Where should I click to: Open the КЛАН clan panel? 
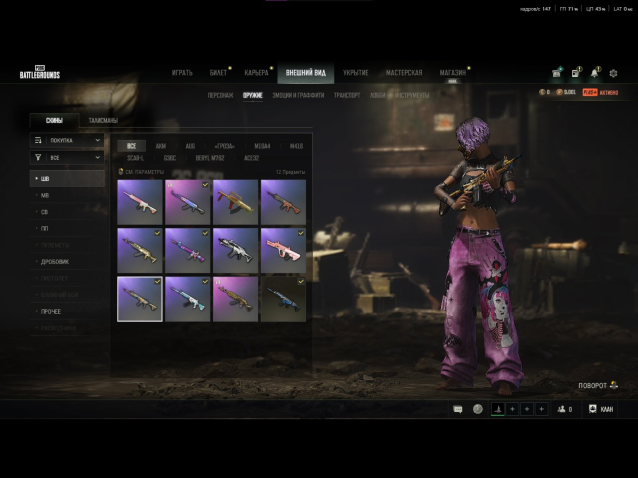(x=601, y=409)
